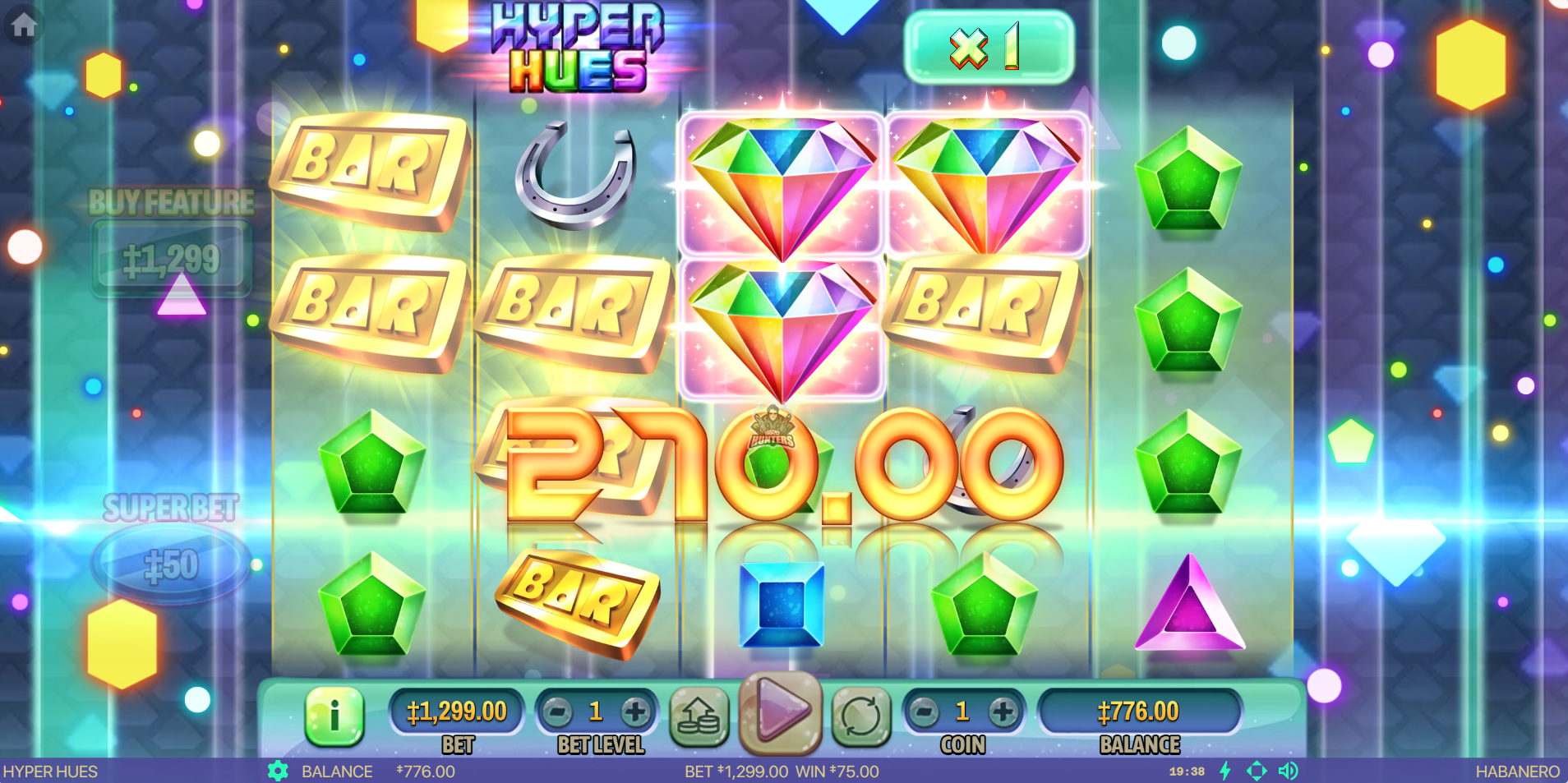The image size is (1568, 783).
Task: Spin the reels with the play button
Action: click(x=780, y=712)
